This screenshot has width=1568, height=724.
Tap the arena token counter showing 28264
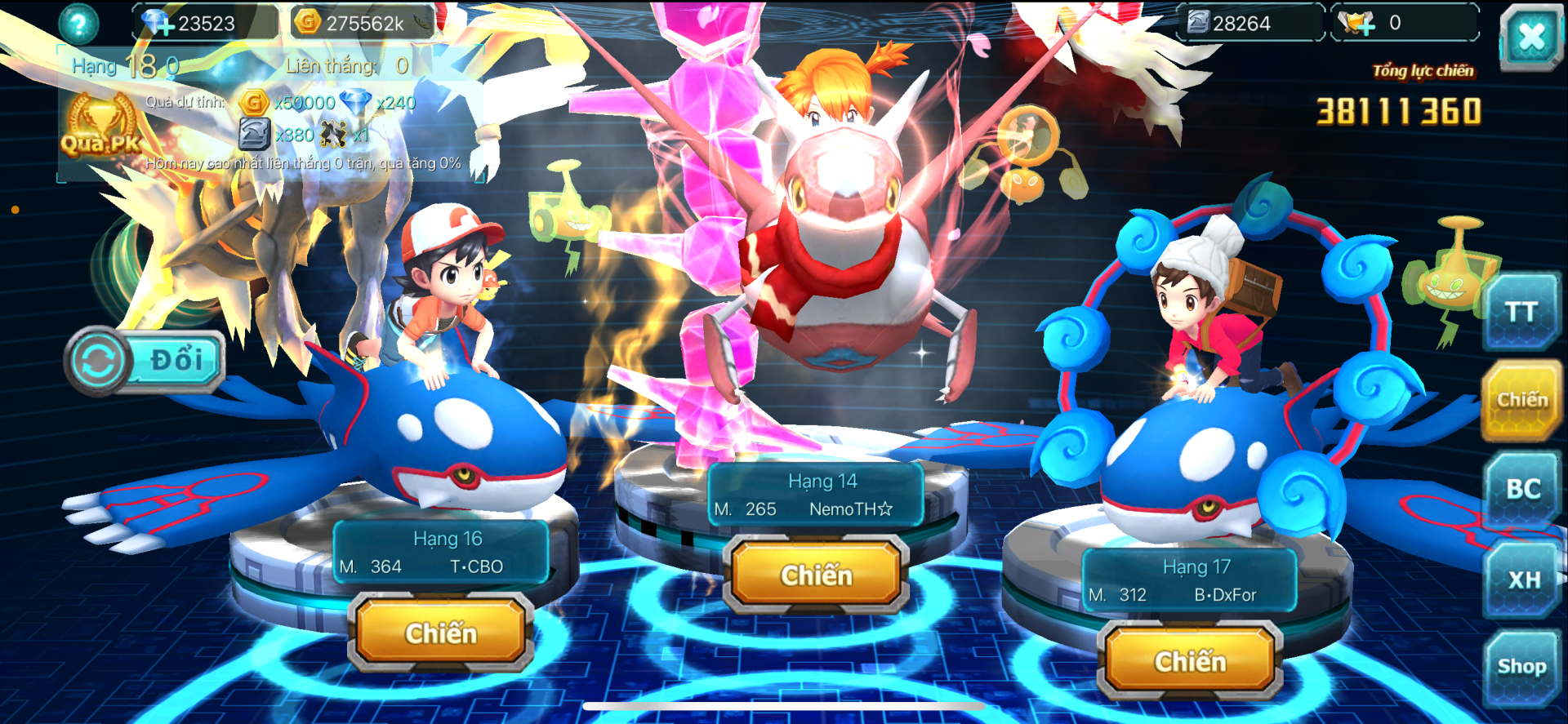[1248, 24]
